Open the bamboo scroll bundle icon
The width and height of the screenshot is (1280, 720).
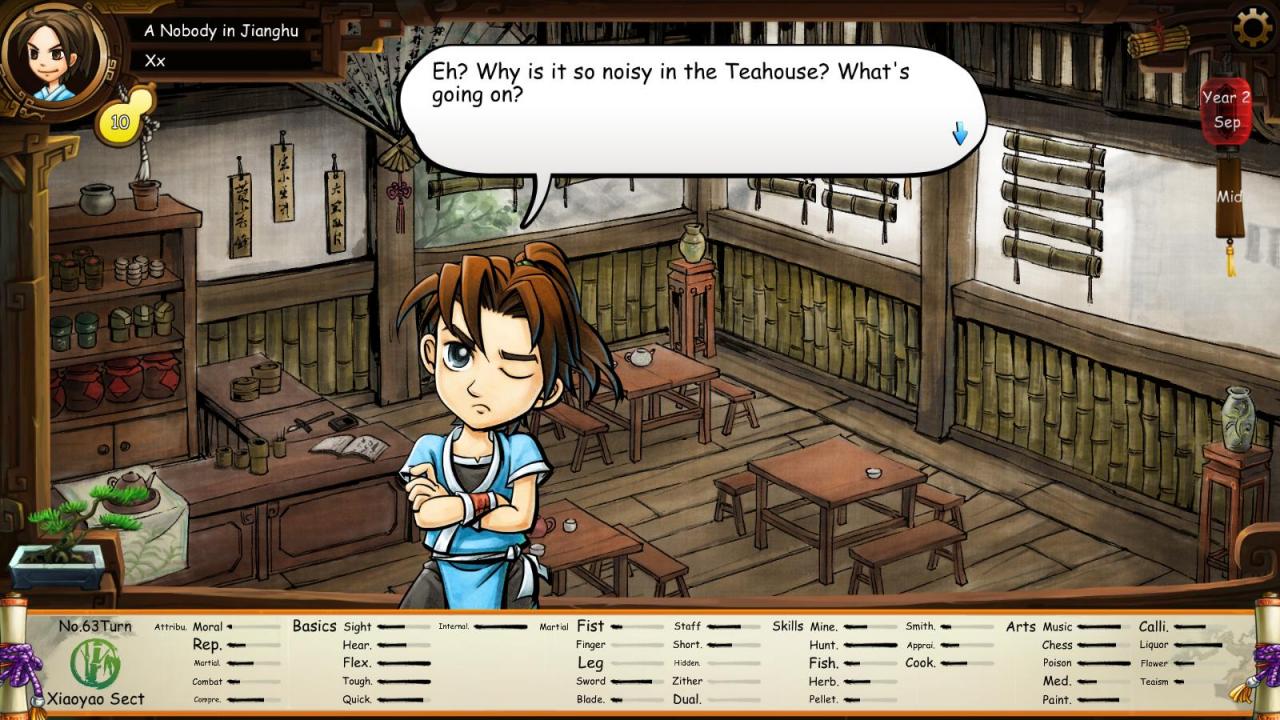click(x=1159, y=42)
